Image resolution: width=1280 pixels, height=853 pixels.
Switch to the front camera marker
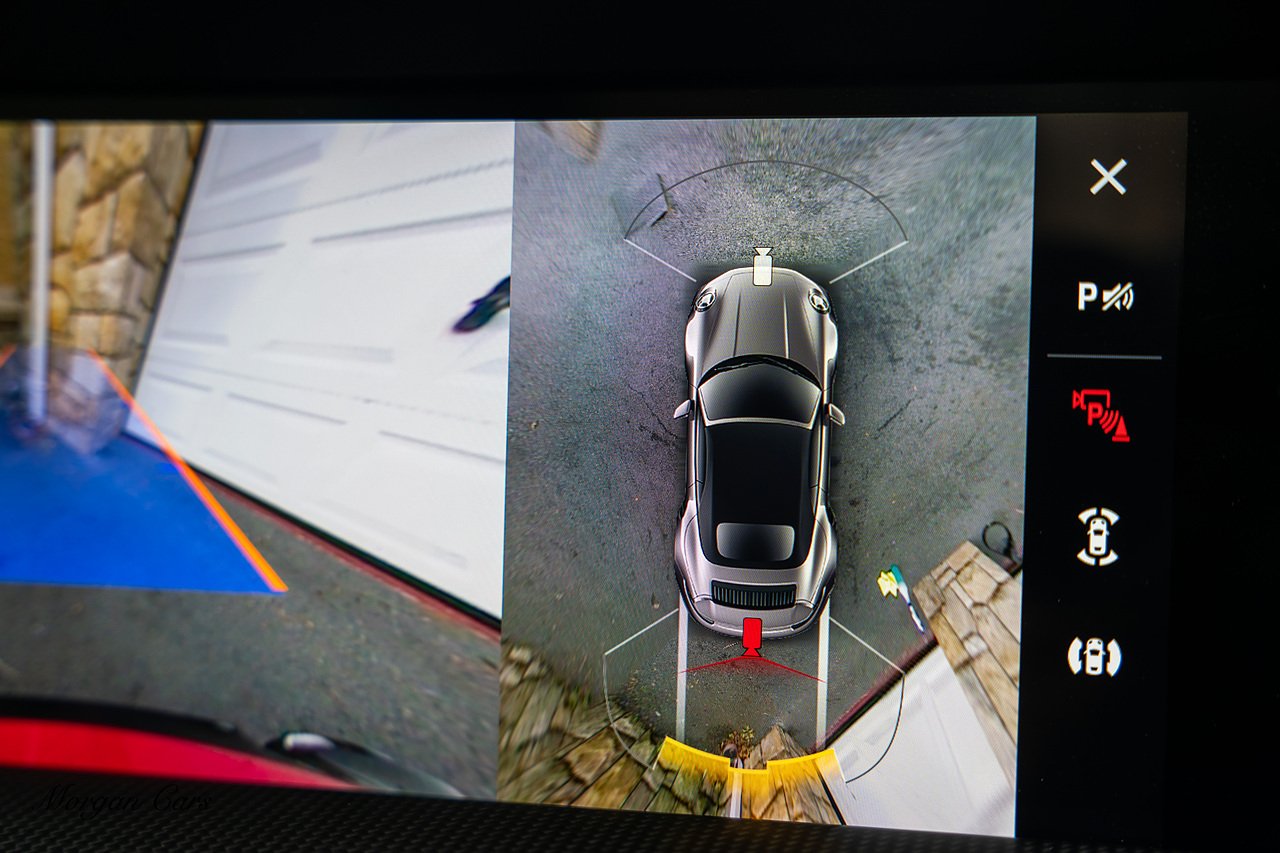click(x=762, y=268)
